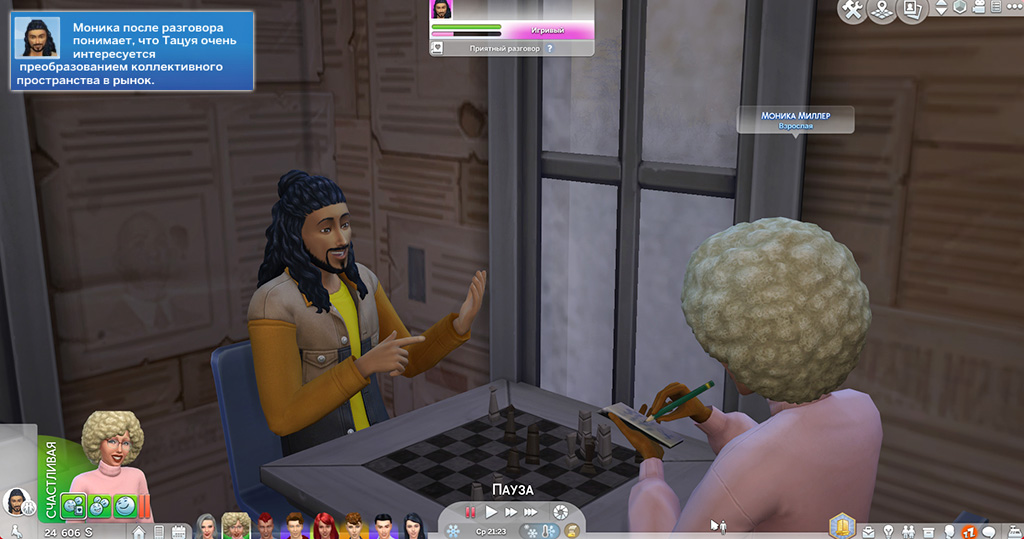Open the Gallery photos button
The width and height of the screenshot is (1024, 539).
911,11
